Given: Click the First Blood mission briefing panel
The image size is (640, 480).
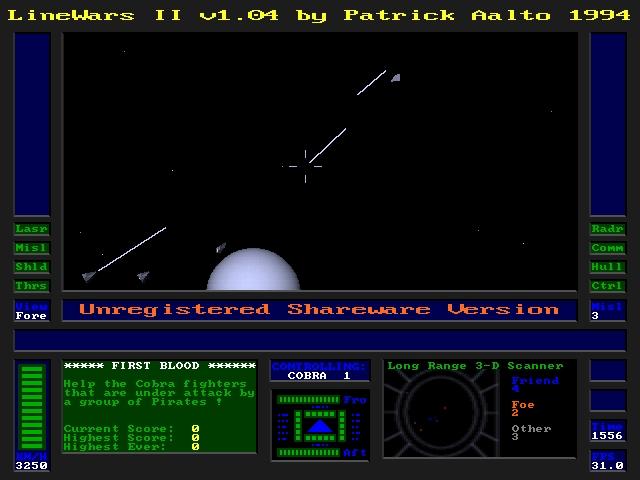Looking at the screenshot, I should (x=159, y=406).
